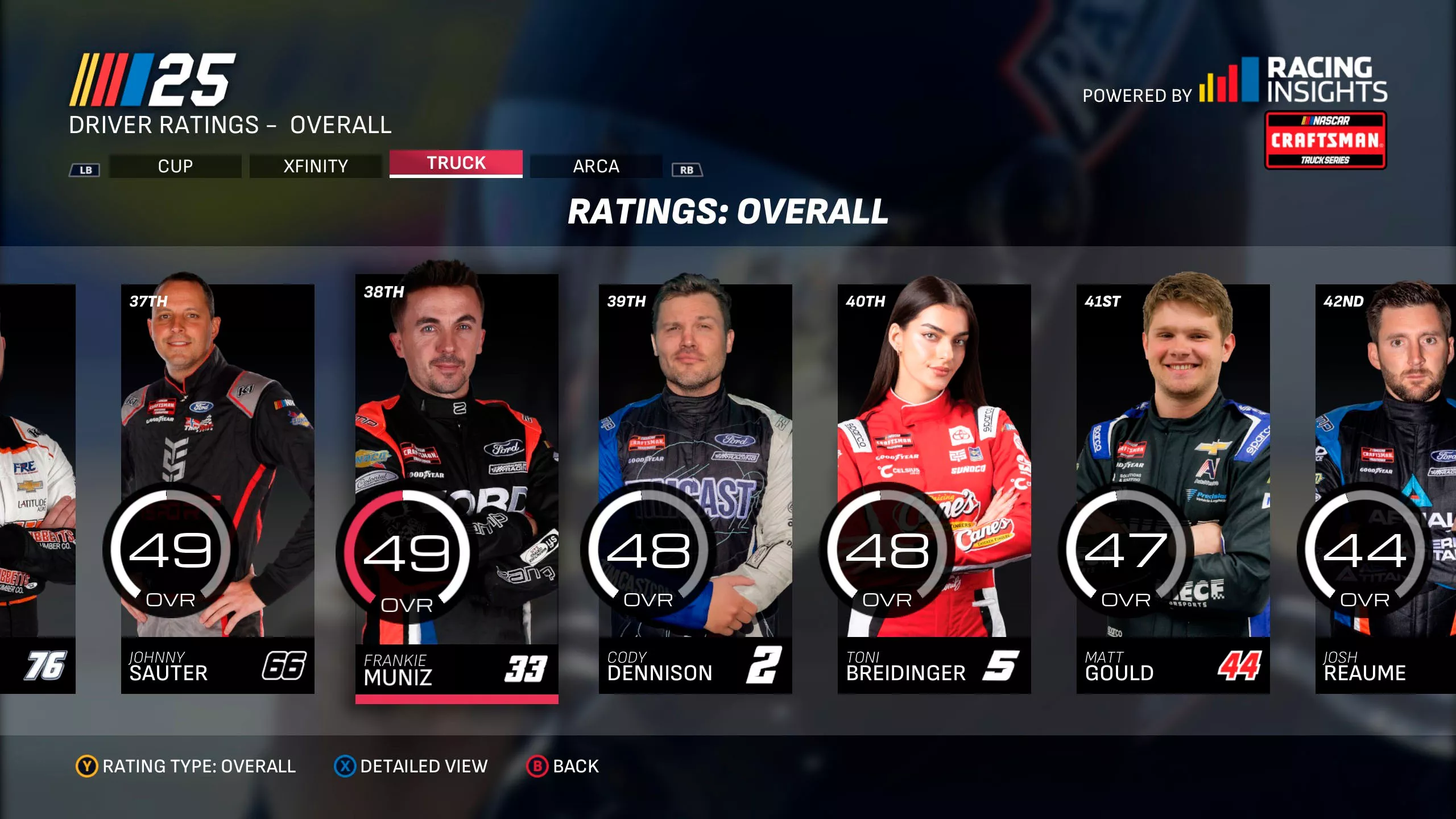Switch to the CUP series tab
The width and height of the screenshot is (1456, 819).
click(175, 166)
